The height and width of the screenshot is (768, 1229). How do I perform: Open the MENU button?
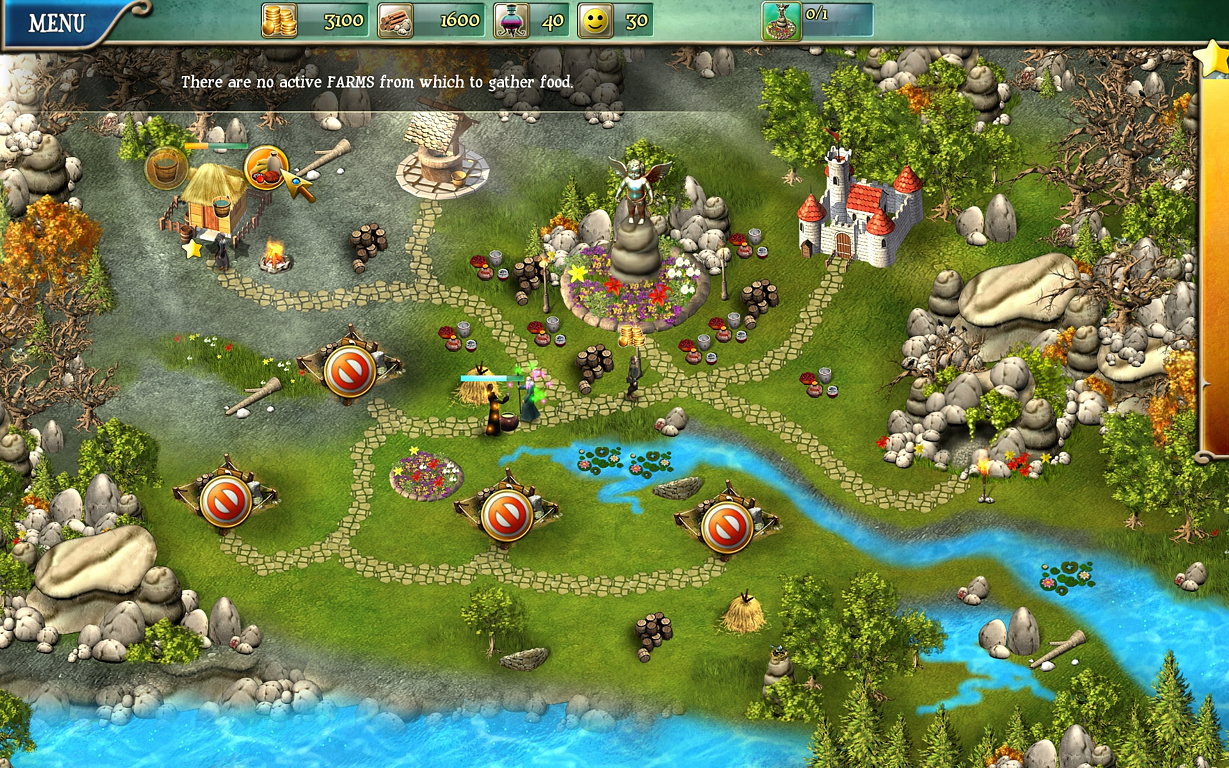(x=57, y=23)
